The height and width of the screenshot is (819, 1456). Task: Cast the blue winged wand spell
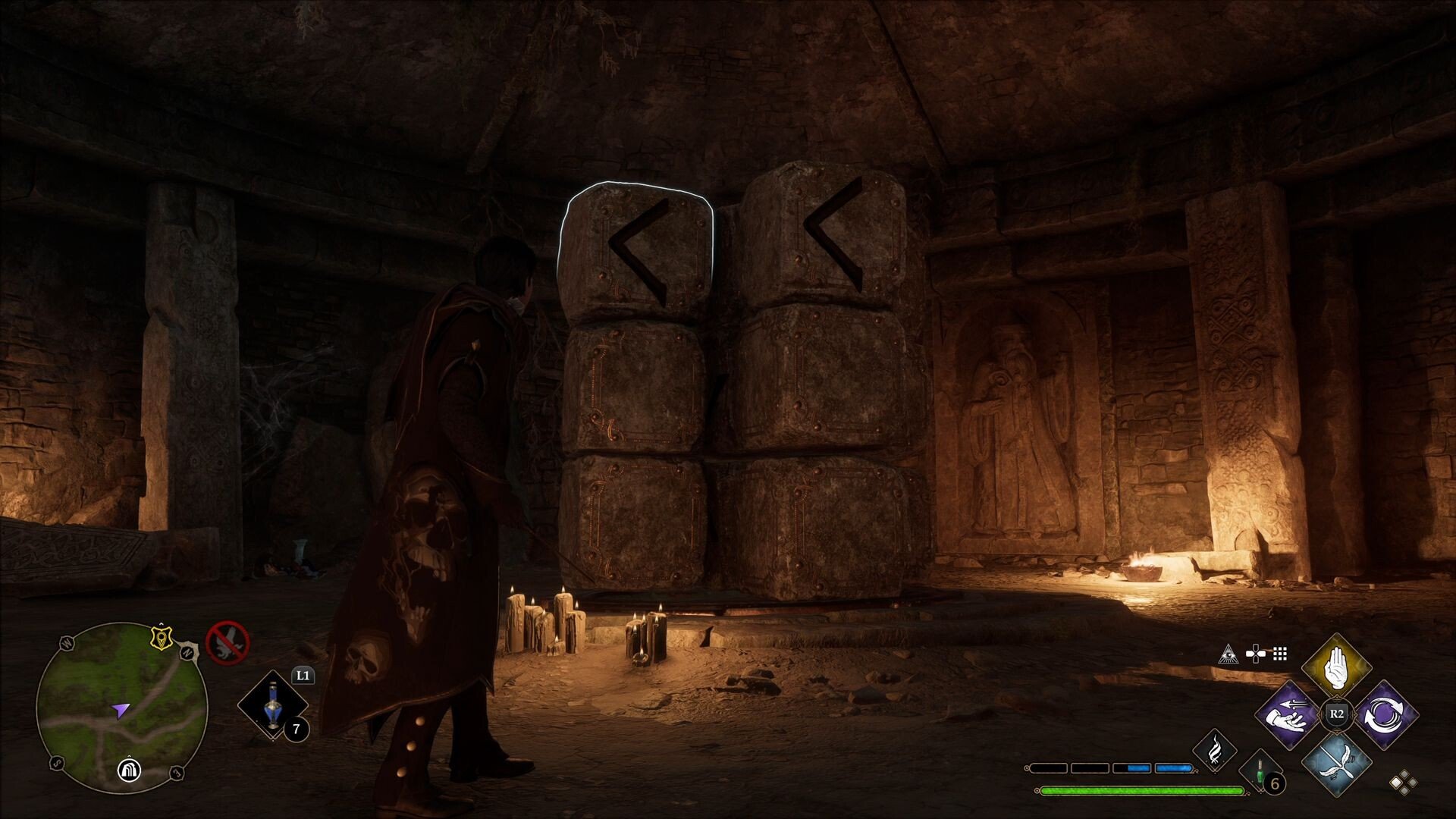tap(1335, 762)
